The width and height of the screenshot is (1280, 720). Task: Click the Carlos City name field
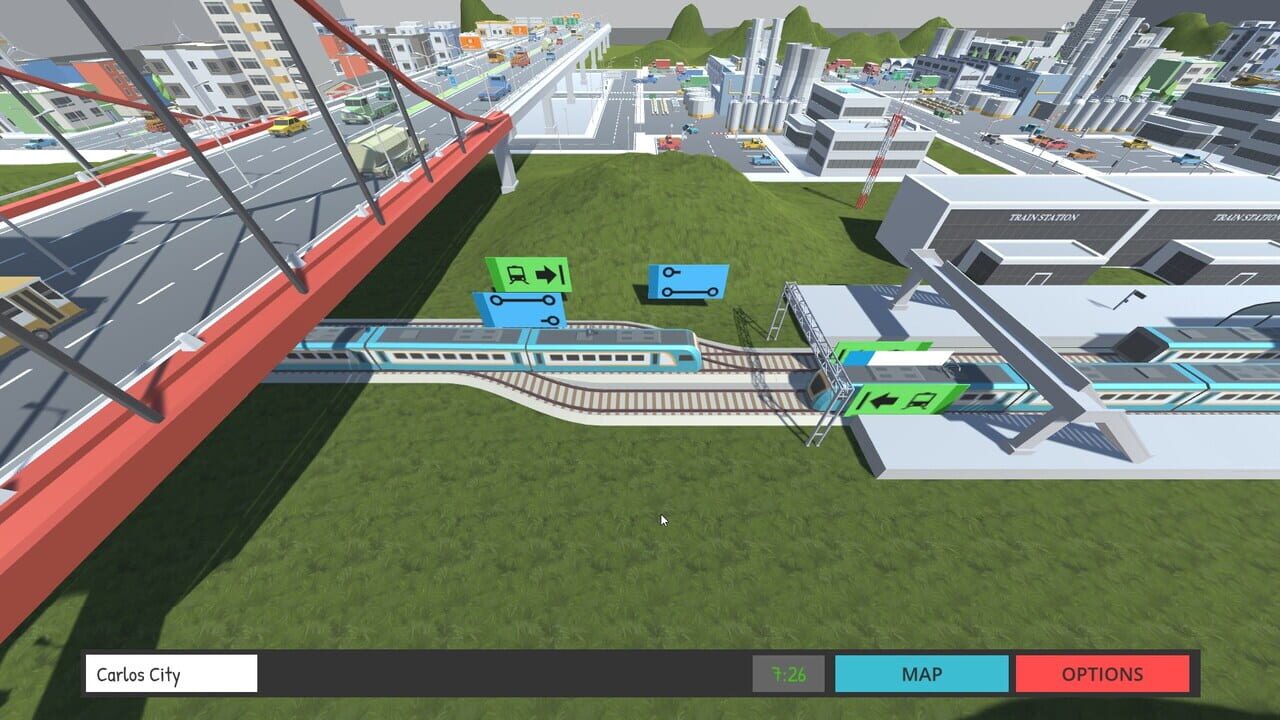pyautogui.click(x=170, y=674)
